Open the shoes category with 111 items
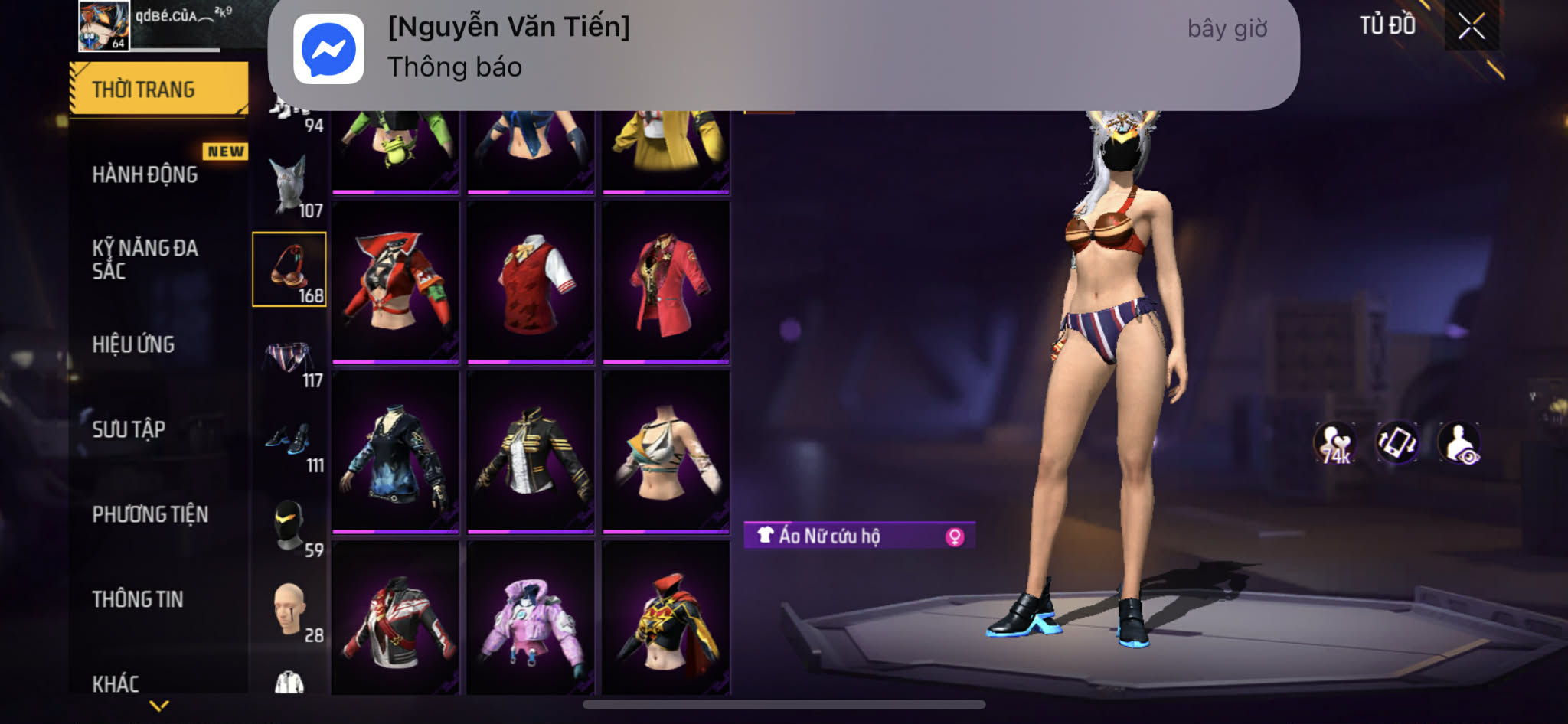This screenshot has height=724, width=1568. (289, 445)
